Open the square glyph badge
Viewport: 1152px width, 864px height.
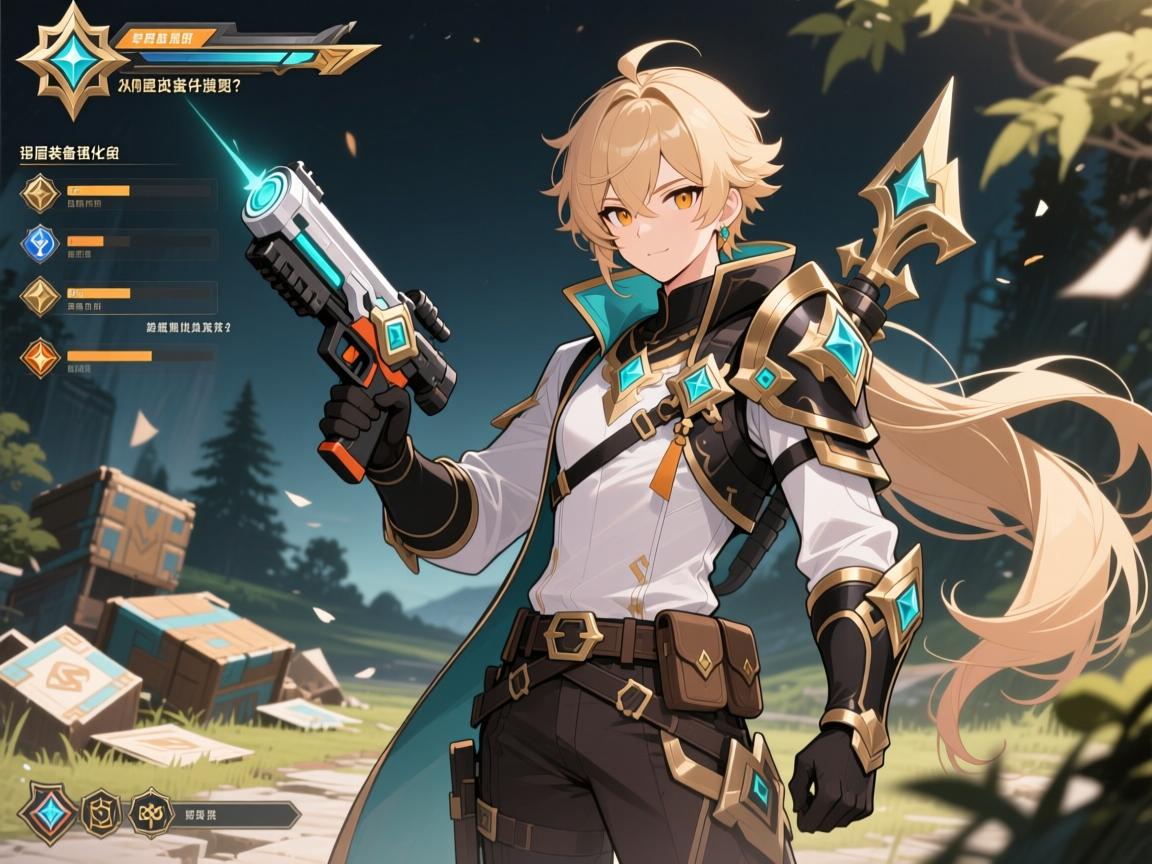[101, 812]
